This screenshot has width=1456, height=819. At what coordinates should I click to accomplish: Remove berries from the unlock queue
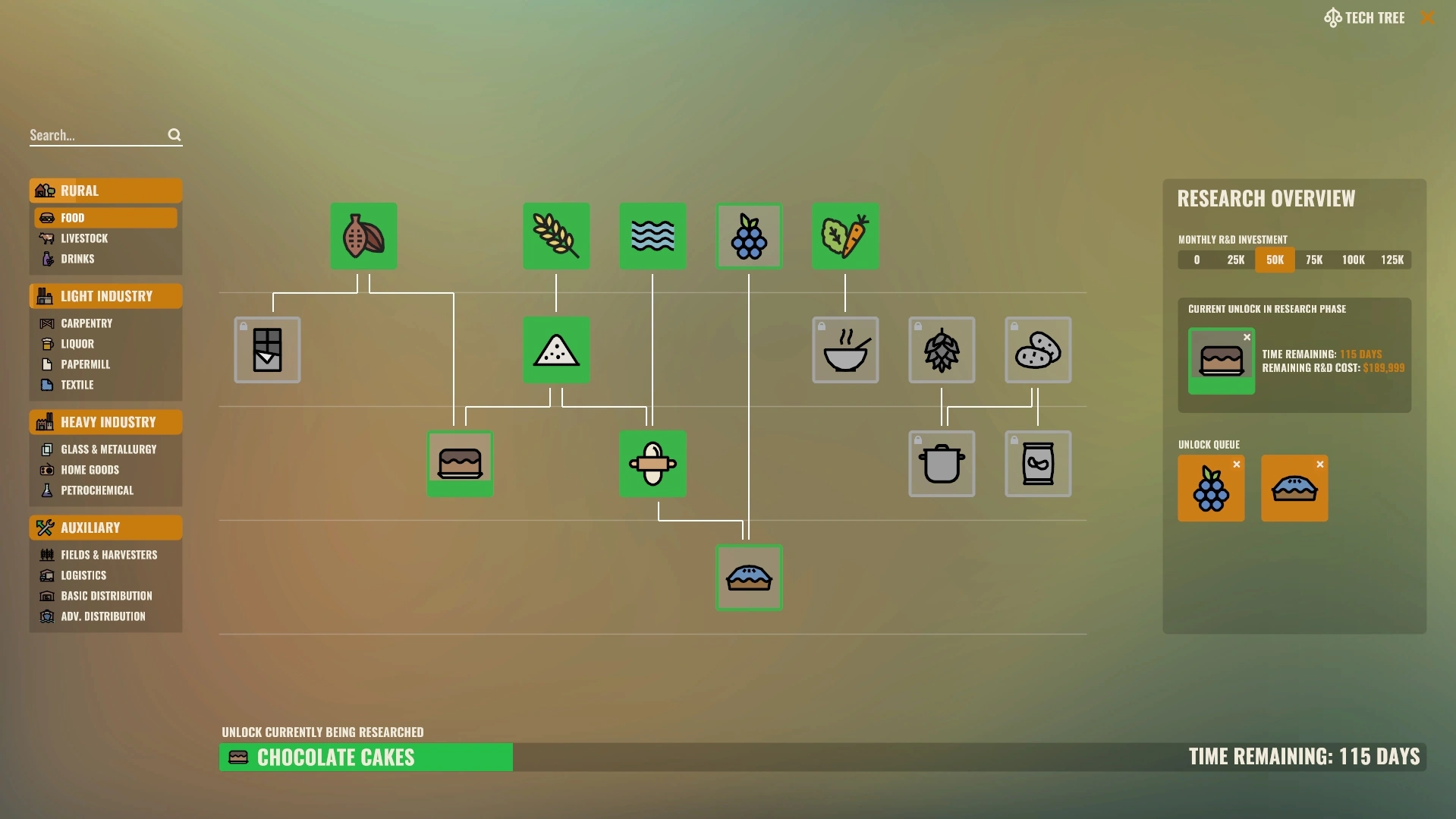tap(1237, 465)
